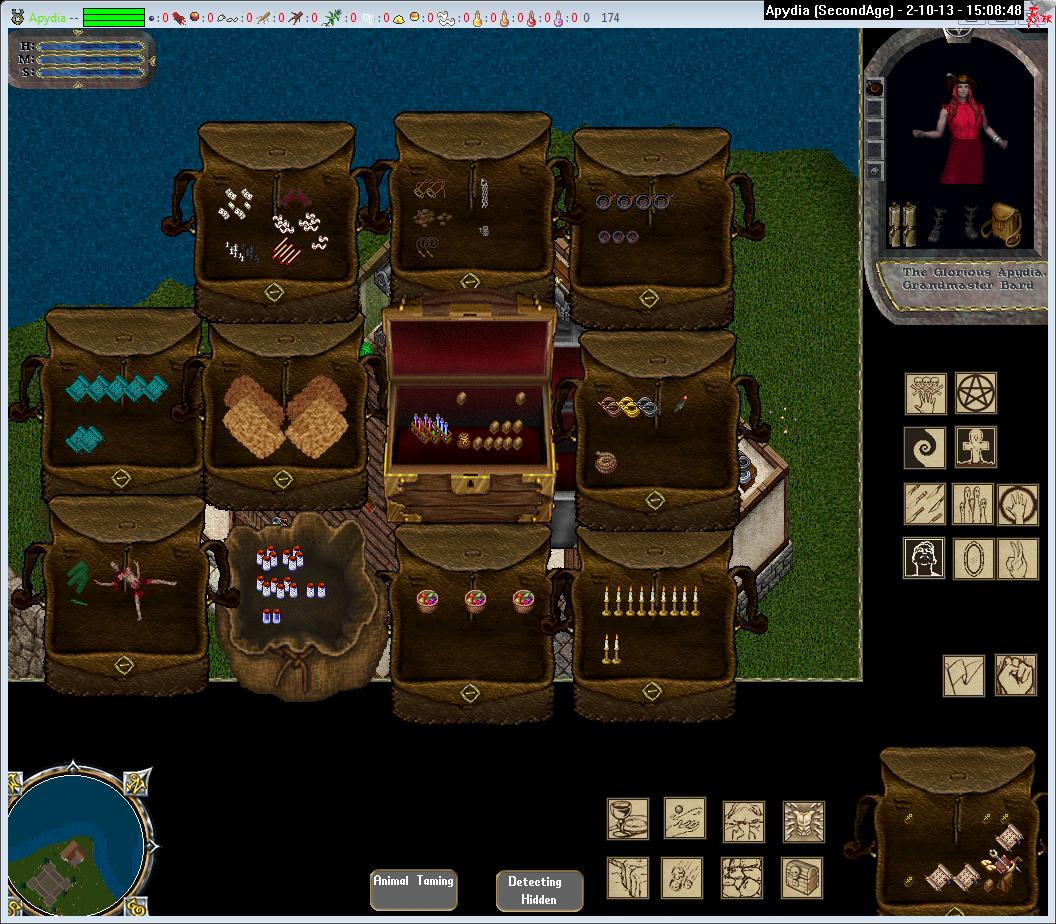Cast the pentagram spell icon
The height and width of the screenshot is (924, 1056).
(x=975, y=393)
